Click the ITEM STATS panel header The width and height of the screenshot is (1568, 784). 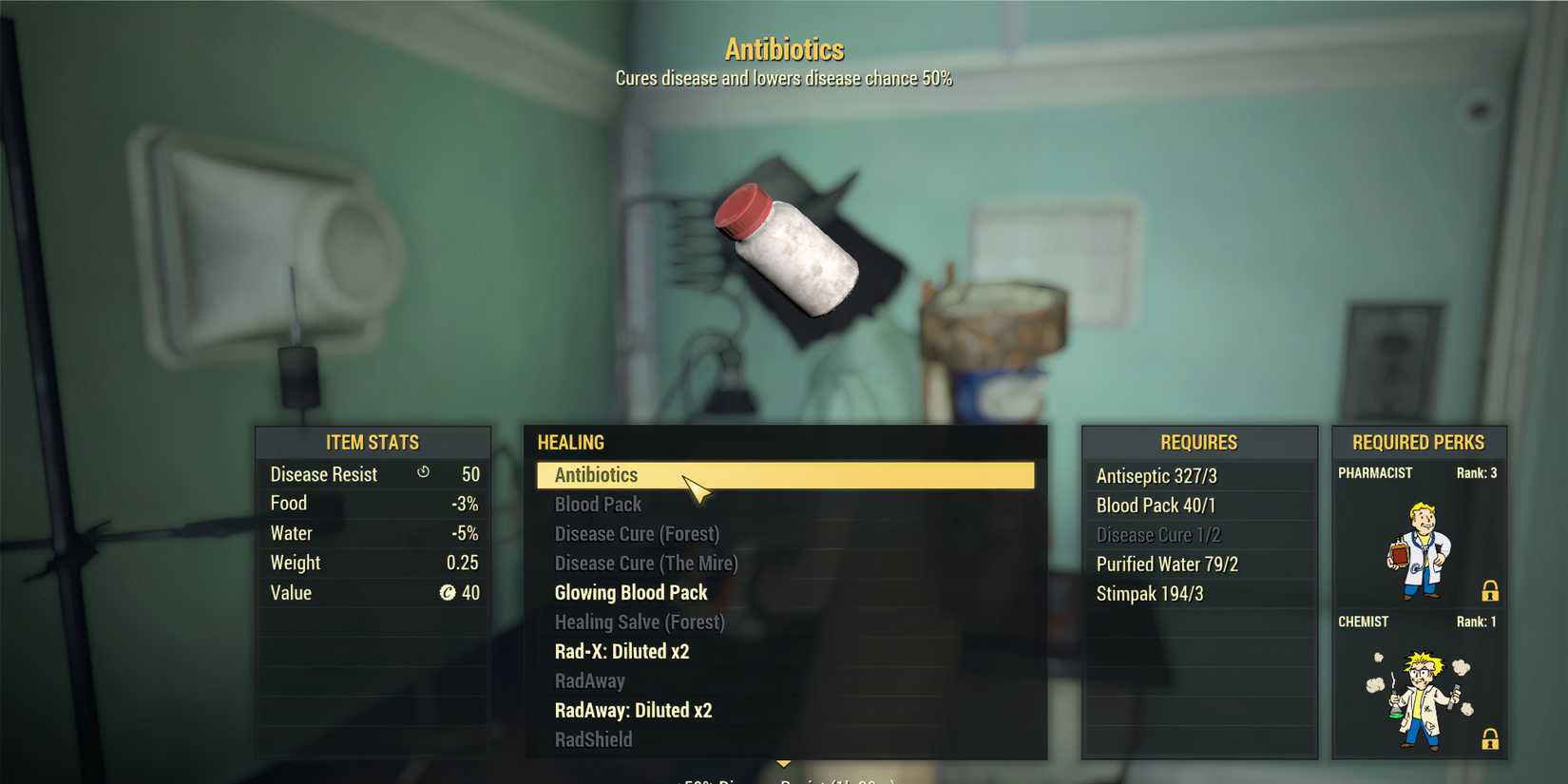[373, 442]
